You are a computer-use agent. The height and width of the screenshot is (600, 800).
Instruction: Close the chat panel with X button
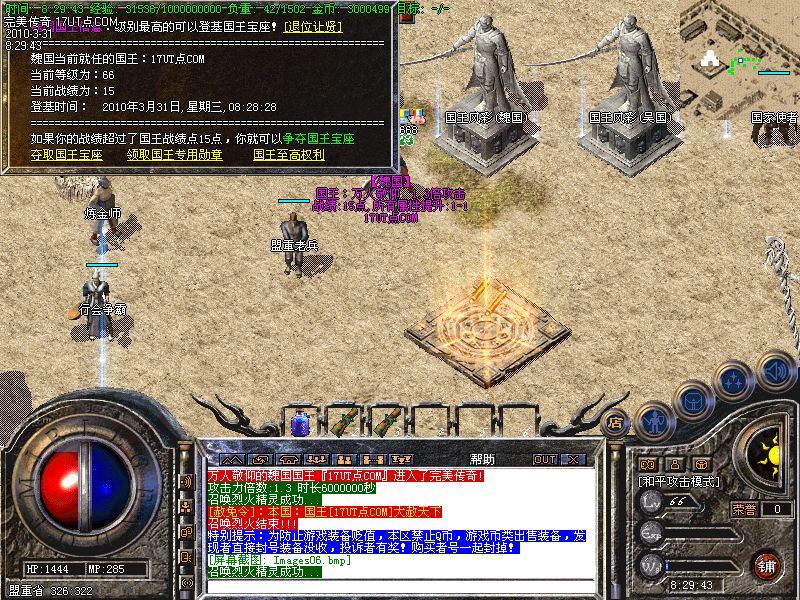(572, 459)
